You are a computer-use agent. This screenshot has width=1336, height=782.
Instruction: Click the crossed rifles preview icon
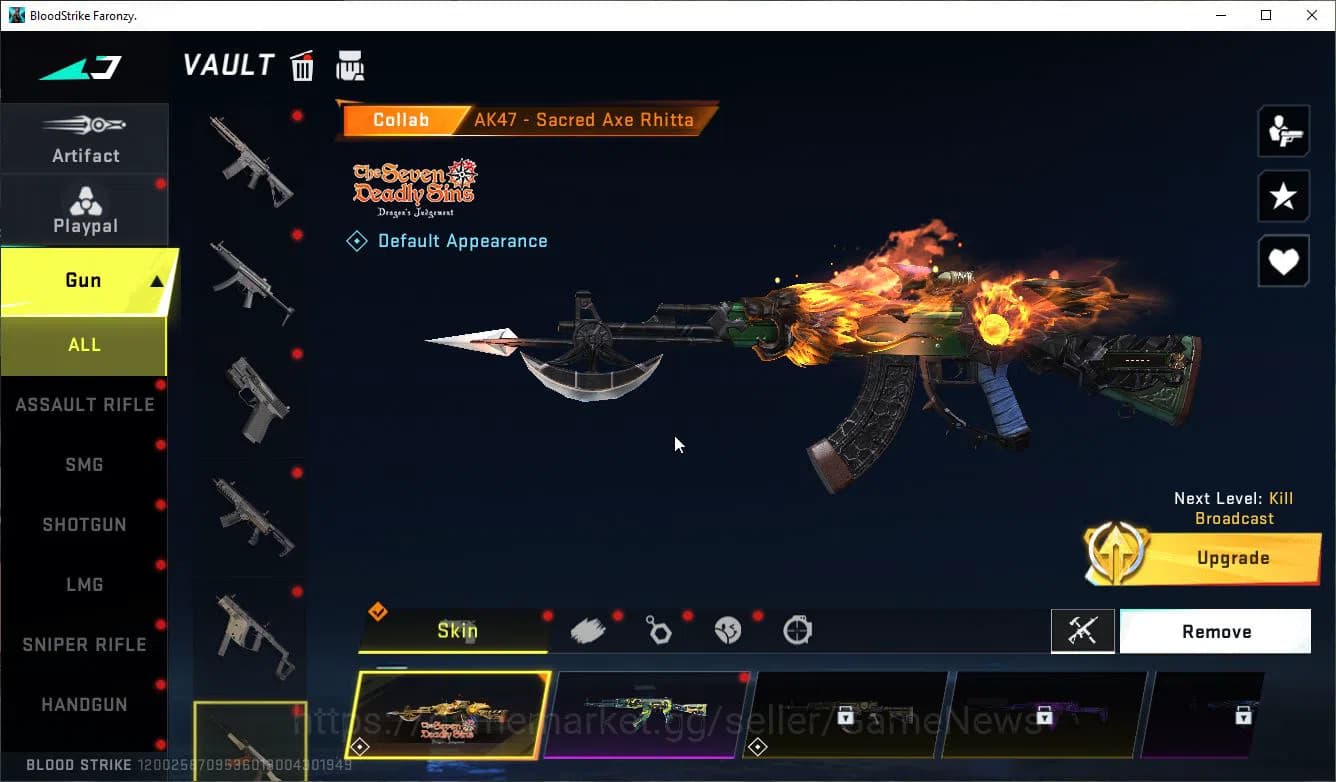pyautogui.click(x=1083, y=631)
